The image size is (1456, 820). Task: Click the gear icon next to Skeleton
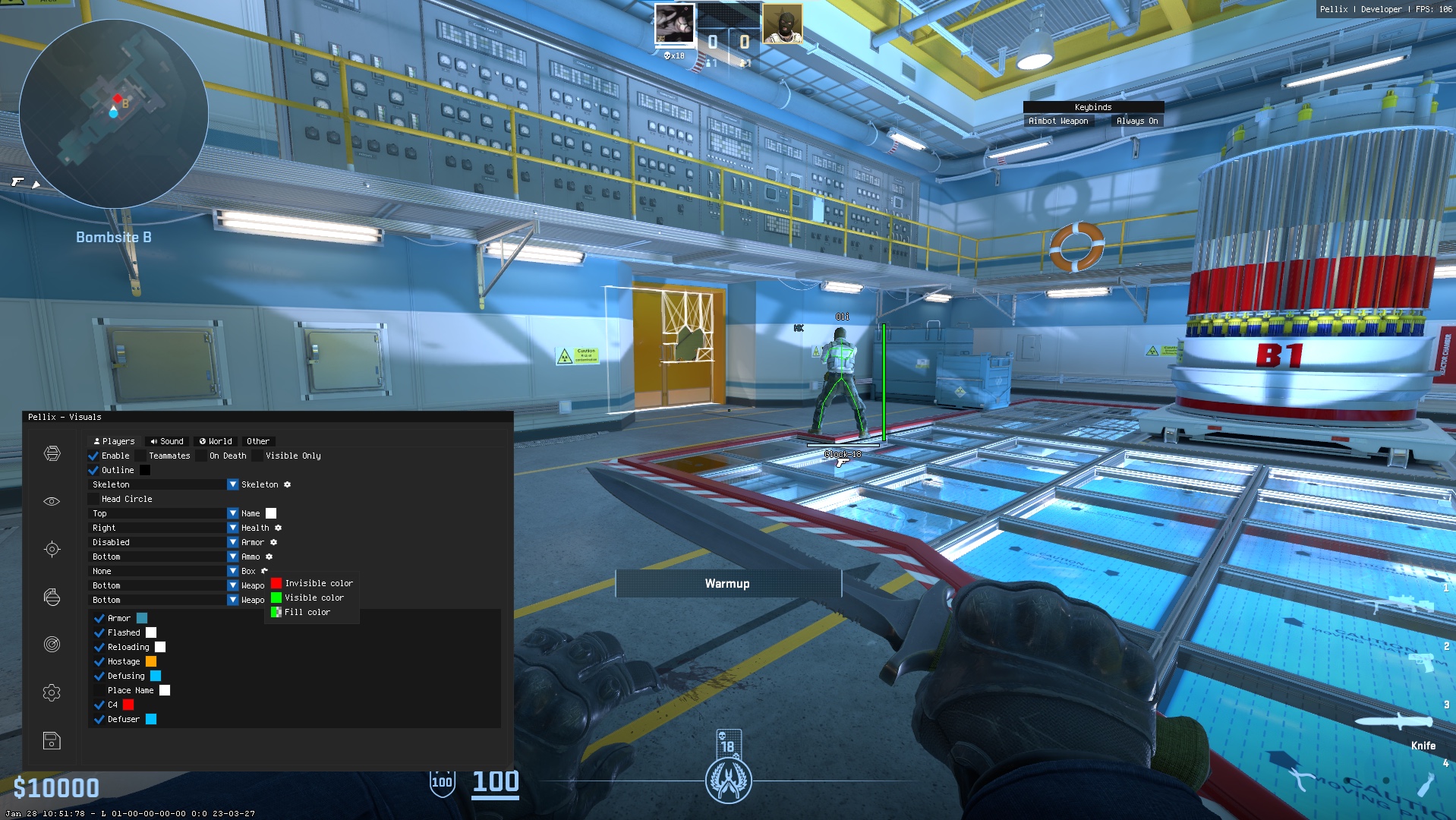click(287, 484)
